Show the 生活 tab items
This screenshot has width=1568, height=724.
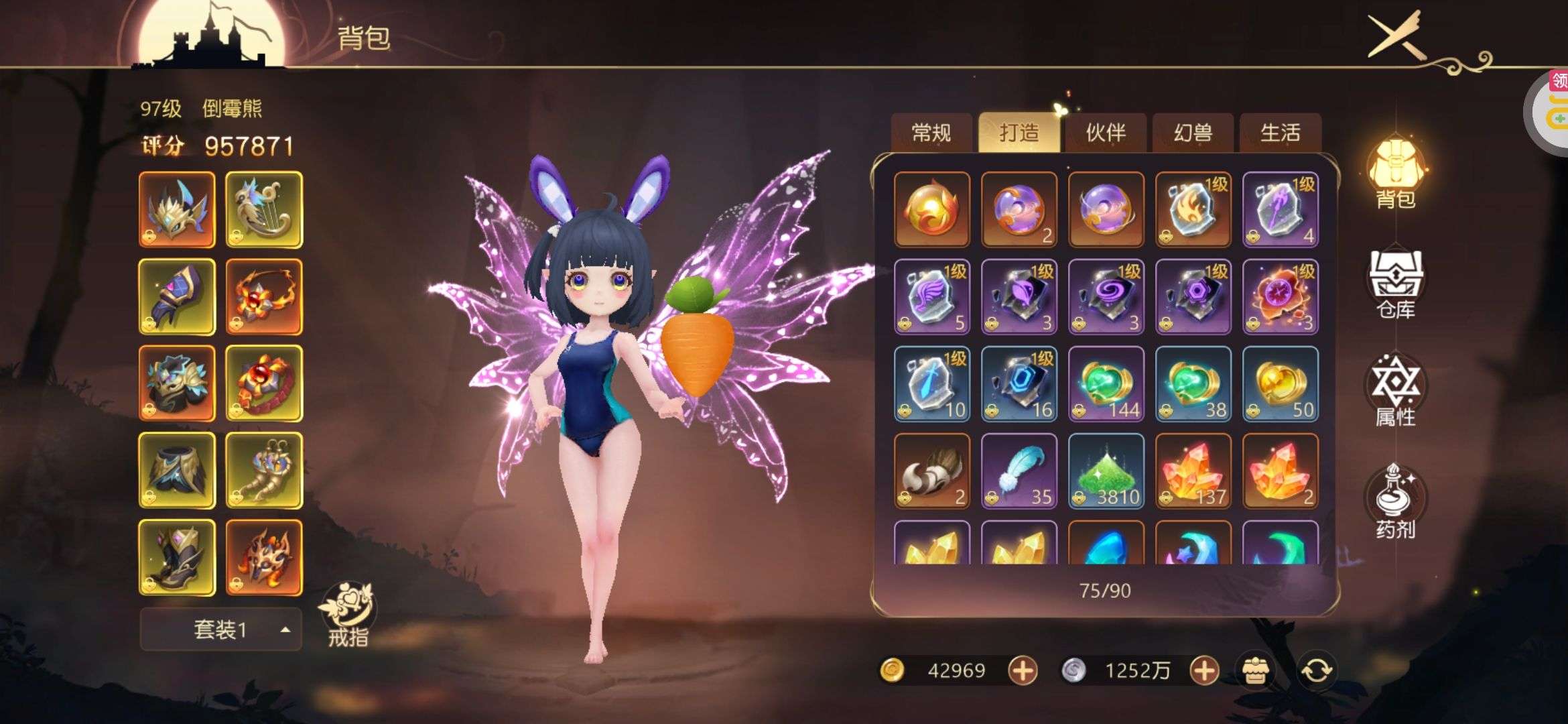coord(1280,133)
